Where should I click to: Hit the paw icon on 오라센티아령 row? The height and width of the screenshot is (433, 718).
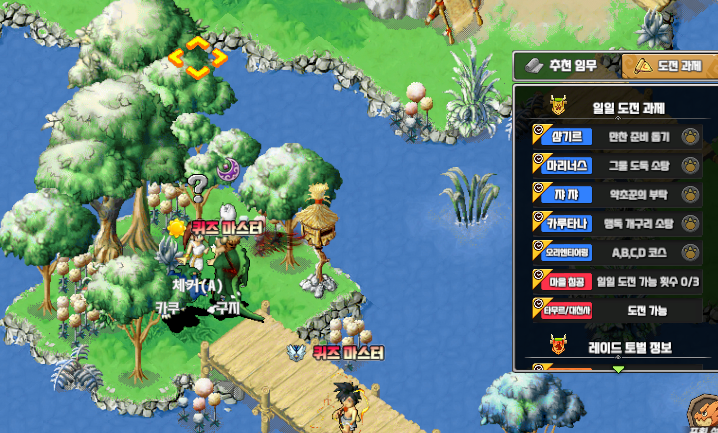[x=690, y=251]
